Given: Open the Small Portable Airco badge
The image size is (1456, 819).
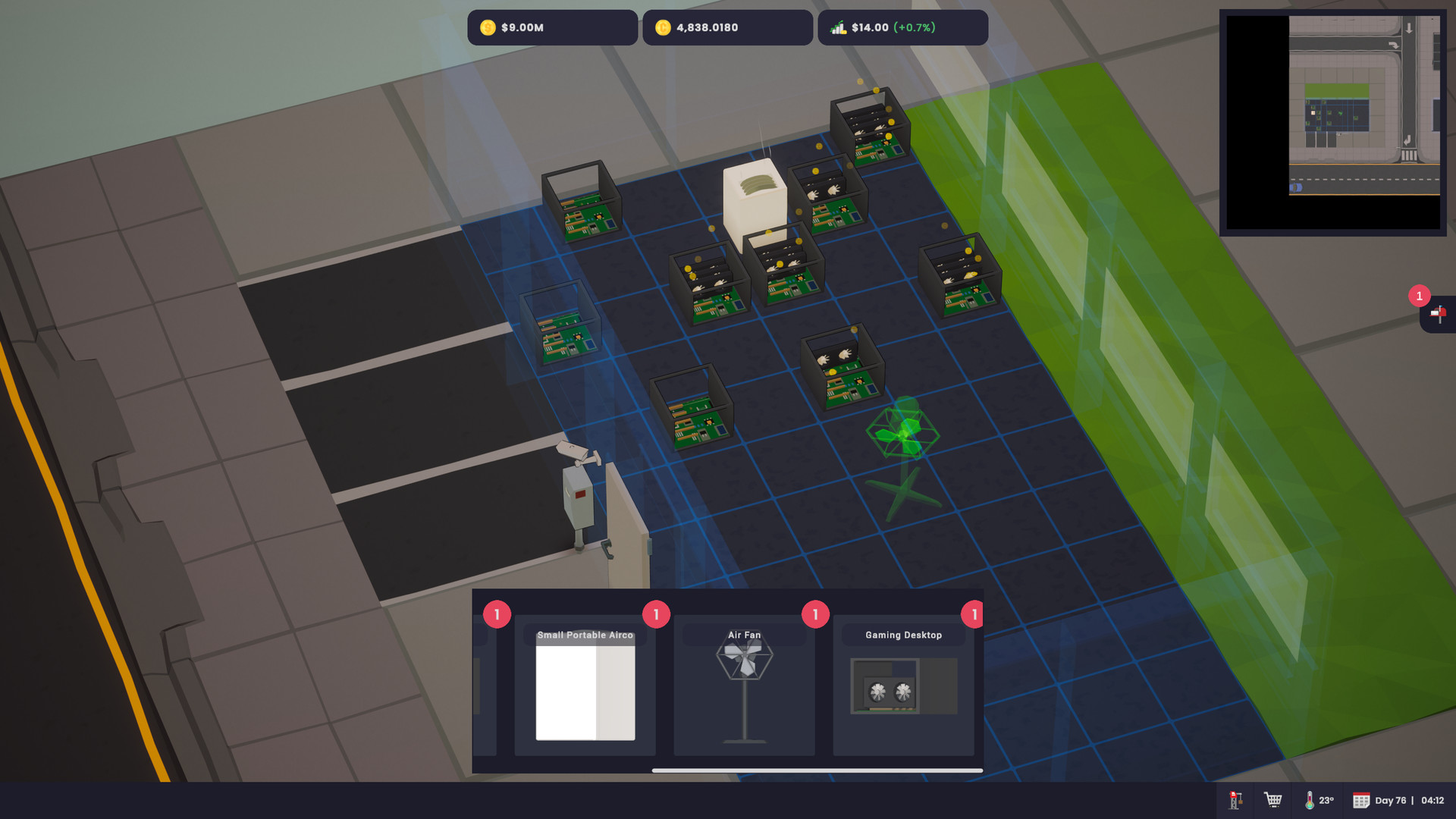Looking at the screenshot, I should [x=655, y=616].
